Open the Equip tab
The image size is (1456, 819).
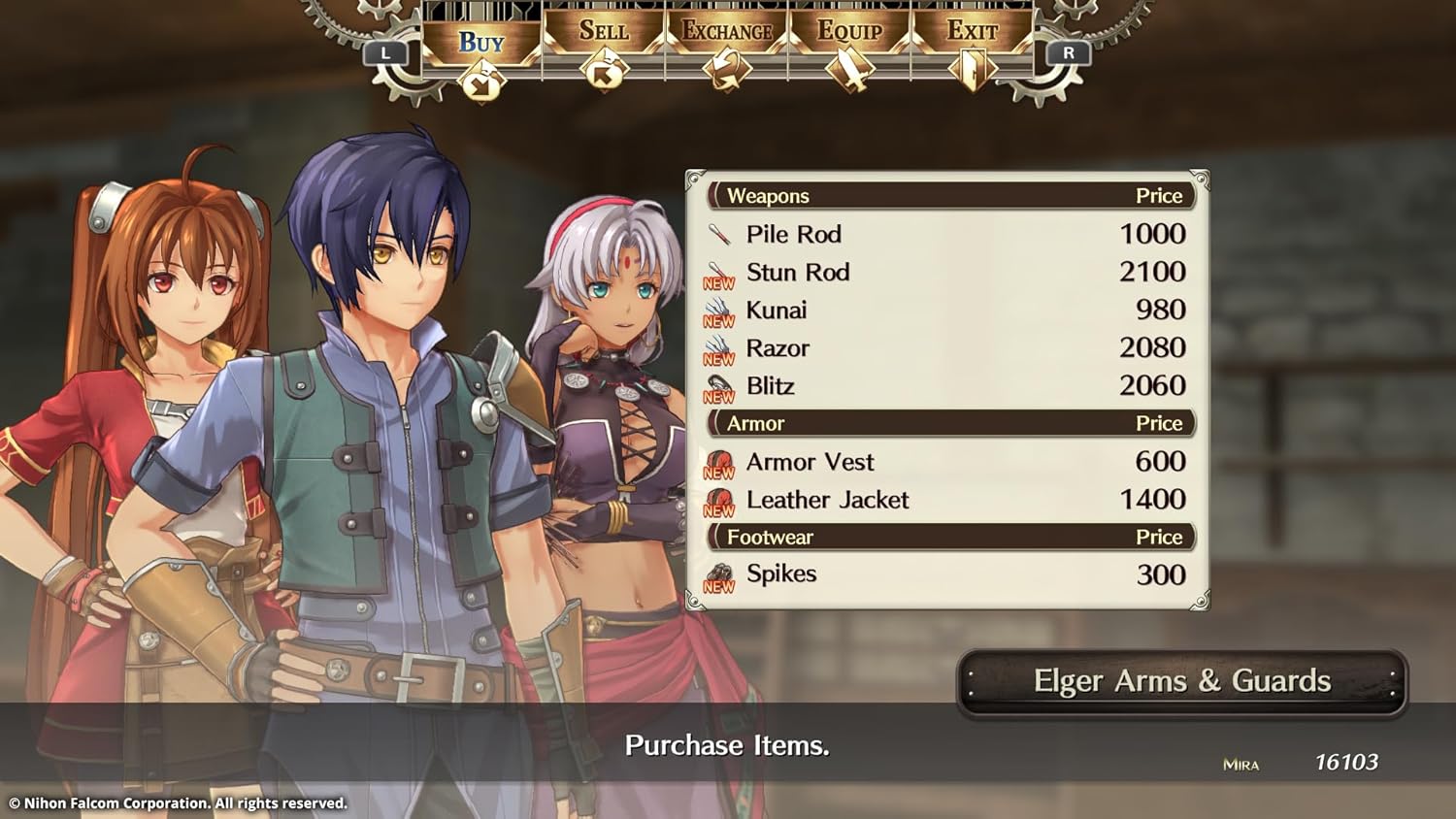[x=850, y=32]
